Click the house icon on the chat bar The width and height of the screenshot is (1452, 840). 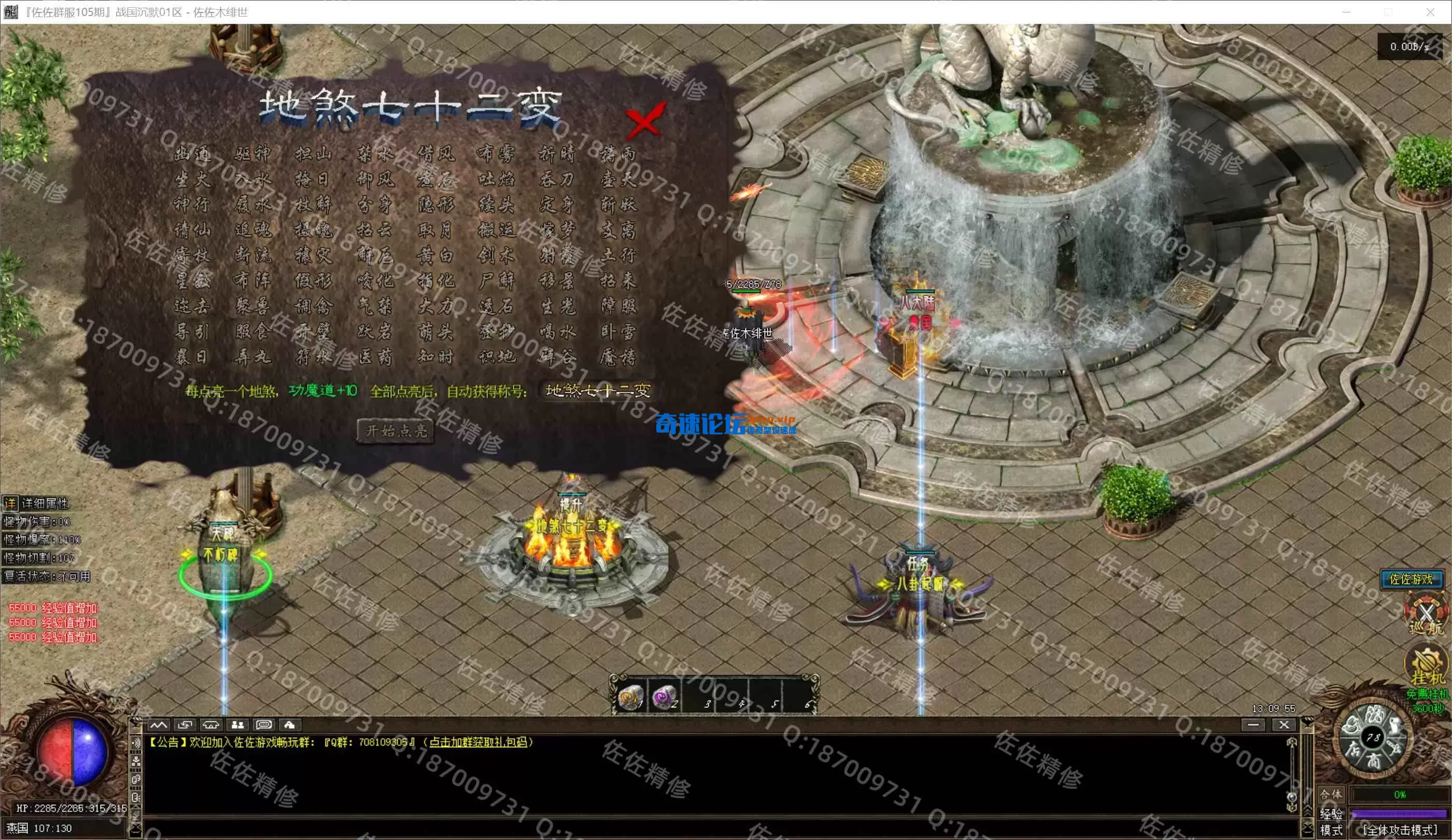290,725
